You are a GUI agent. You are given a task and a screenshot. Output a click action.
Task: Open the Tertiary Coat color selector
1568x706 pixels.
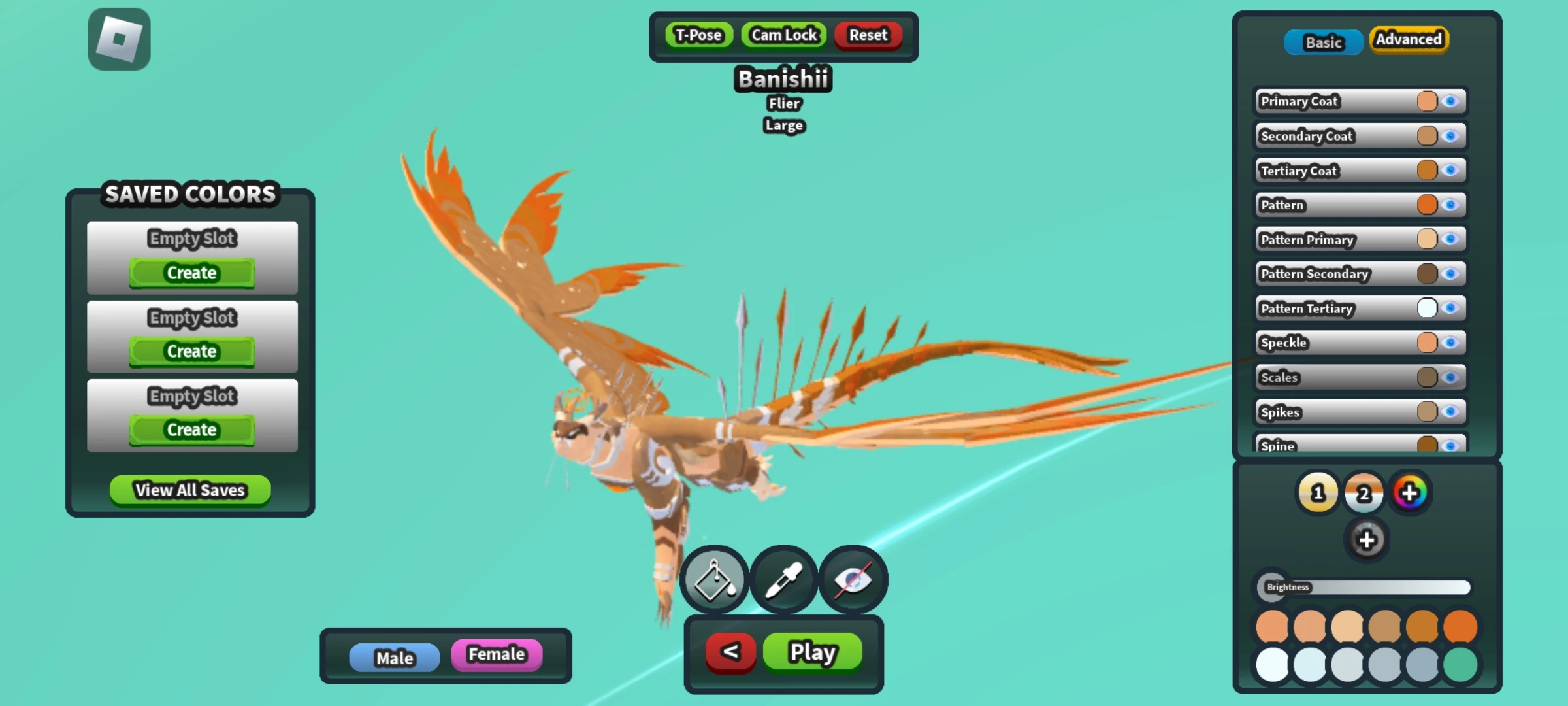(x=1428, y=170)
